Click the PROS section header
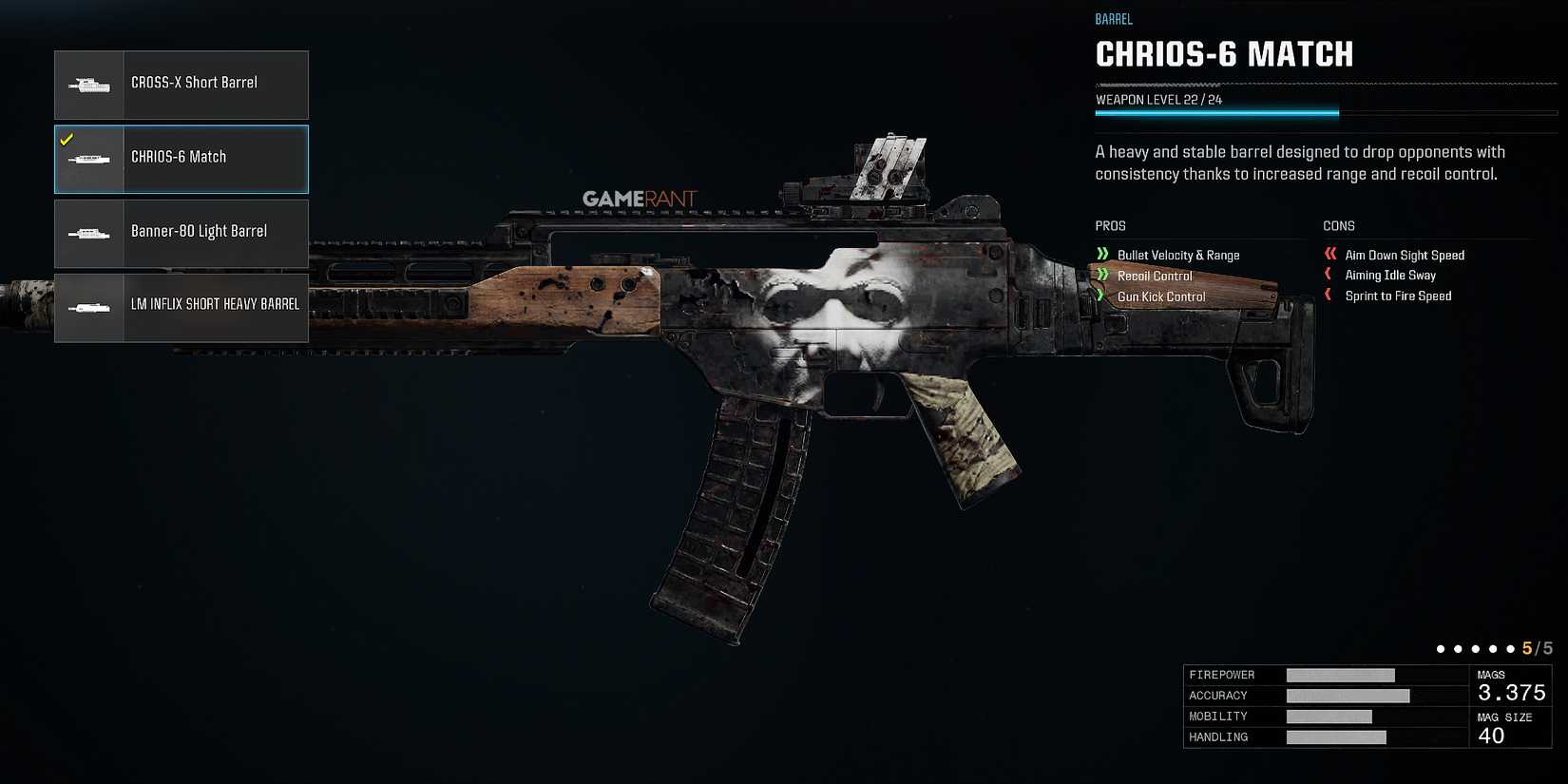The height and width of the screenshot is (784, 1568). 1110,226
